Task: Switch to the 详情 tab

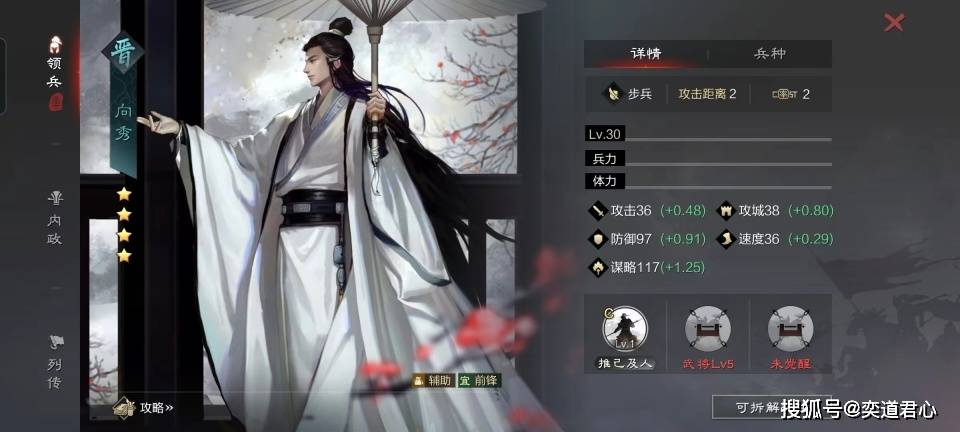Action: point(645,54)
